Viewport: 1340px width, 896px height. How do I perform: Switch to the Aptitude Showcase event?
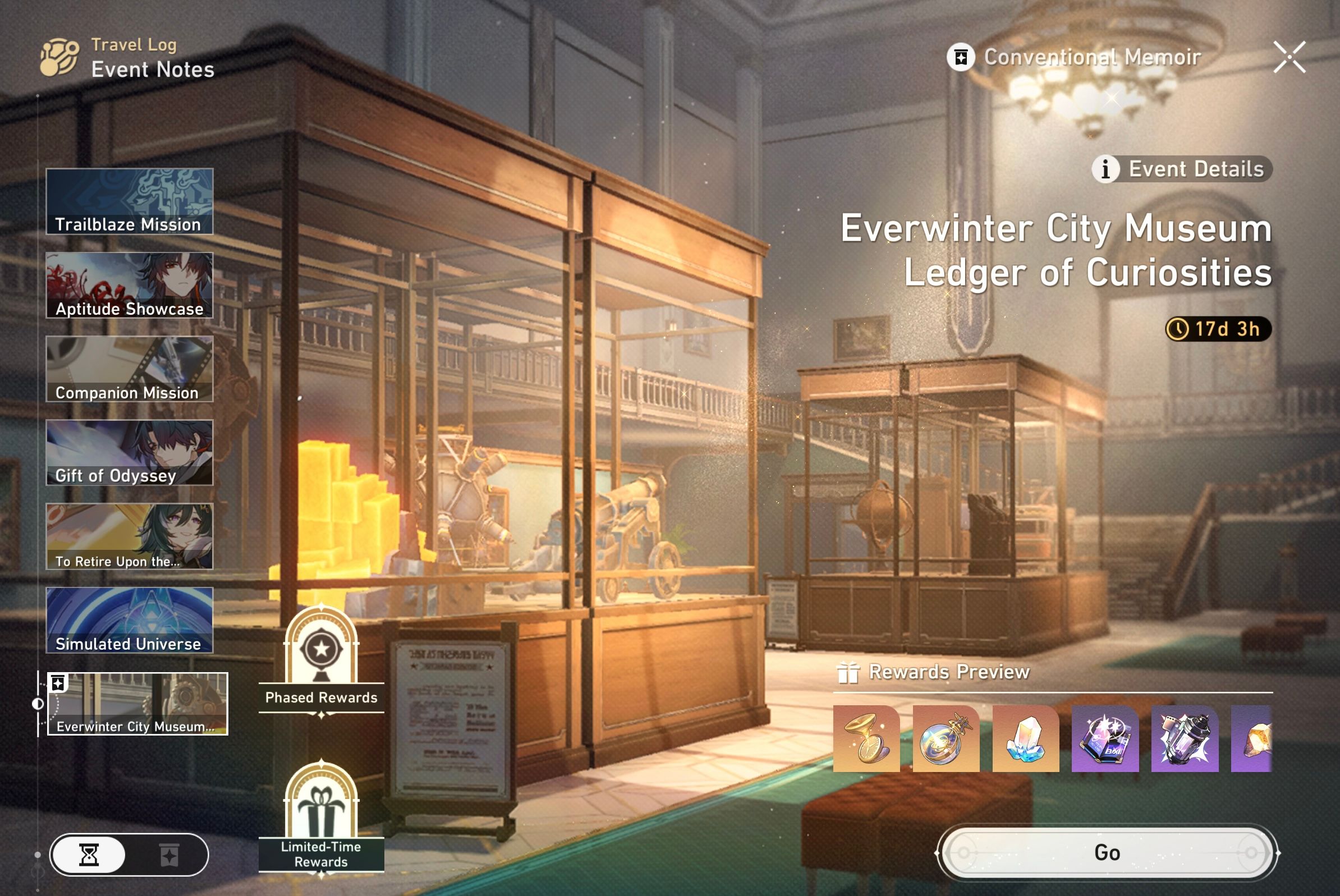pyautogui.click(x=129, y=284)
